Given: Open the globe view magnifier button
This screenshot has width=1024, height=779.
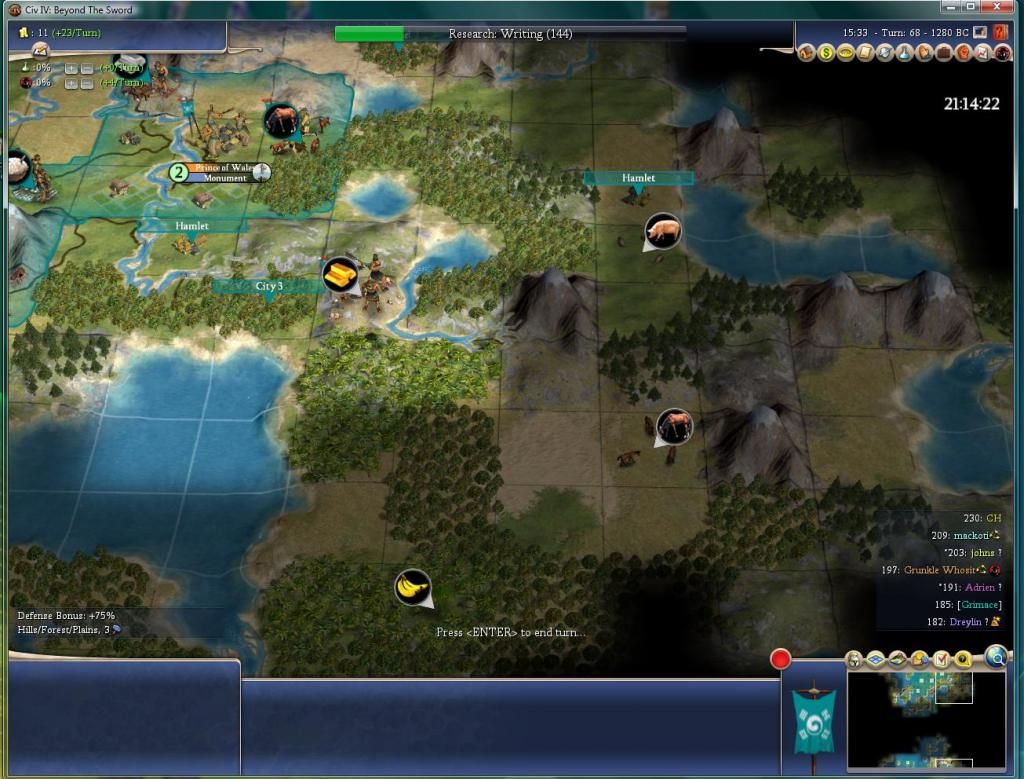Looking at the screenshot, I should [996, 656].
